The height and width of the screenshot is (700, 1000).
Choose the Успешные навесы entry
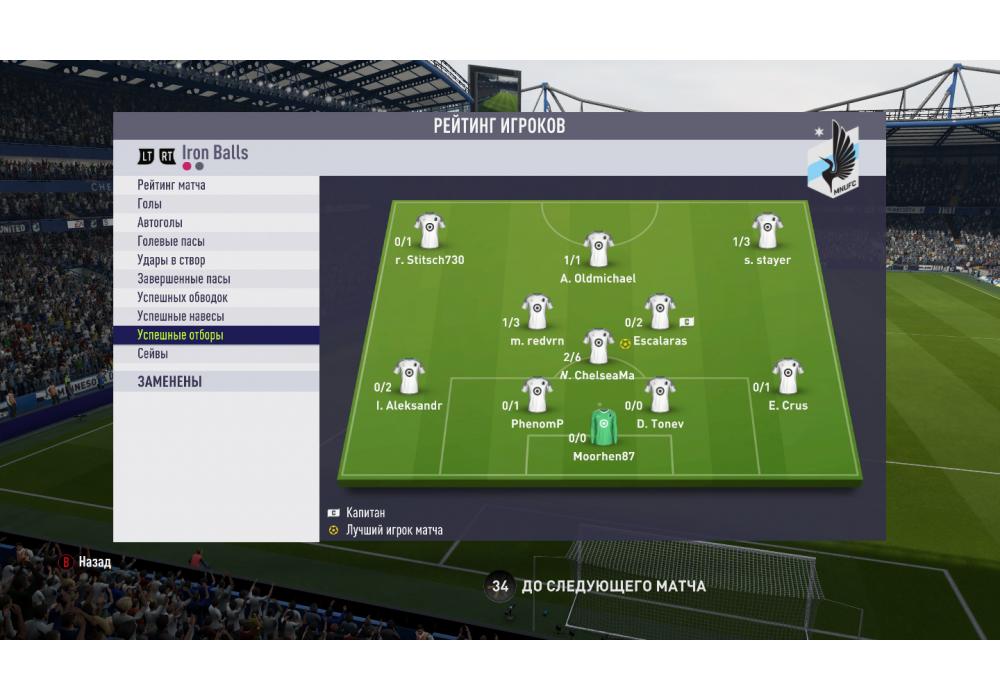tap(216, 317)
